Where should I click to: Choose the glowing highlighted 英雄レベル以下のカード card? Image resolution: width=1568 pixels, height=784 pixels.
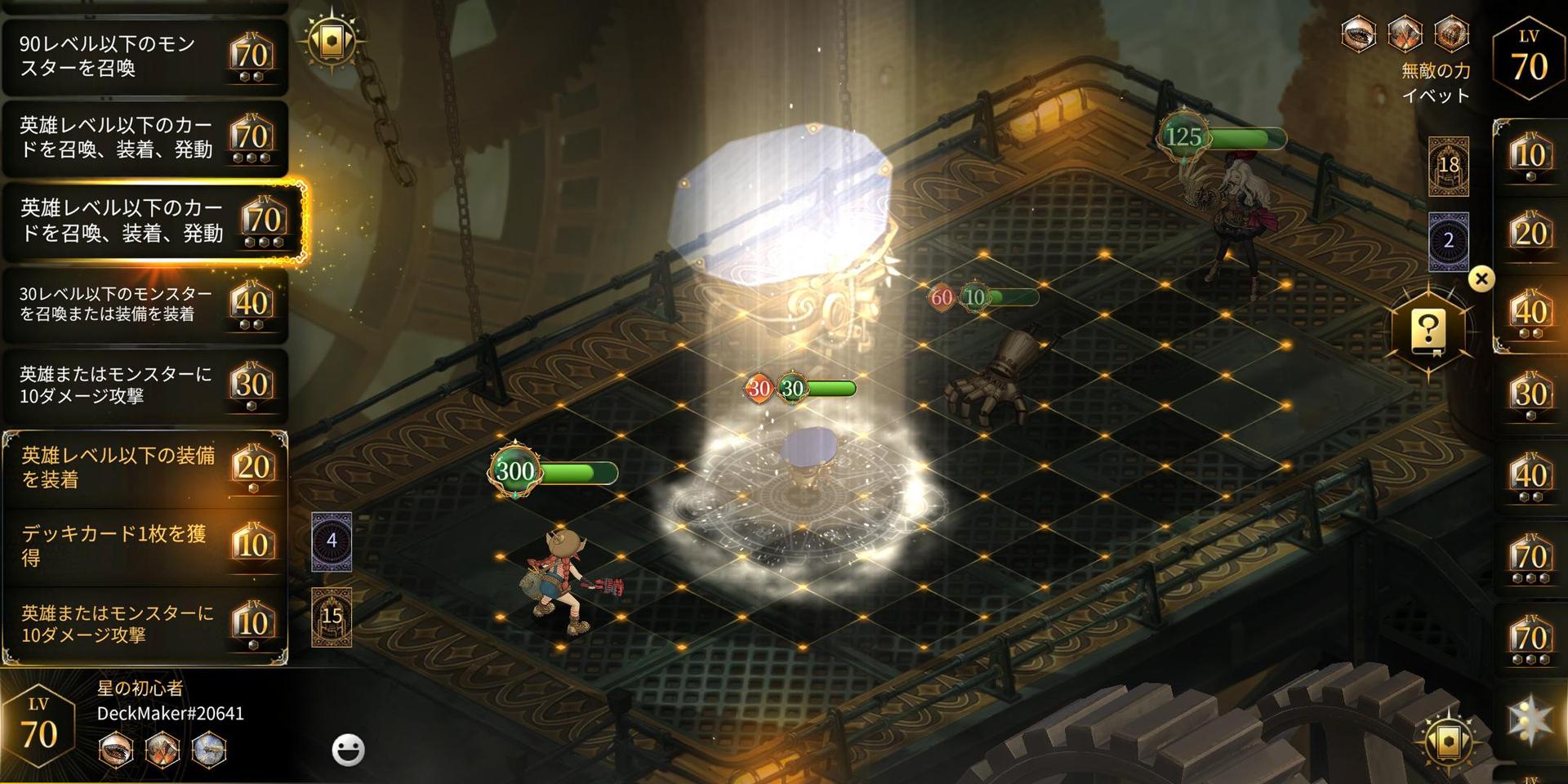click(154, 222)
